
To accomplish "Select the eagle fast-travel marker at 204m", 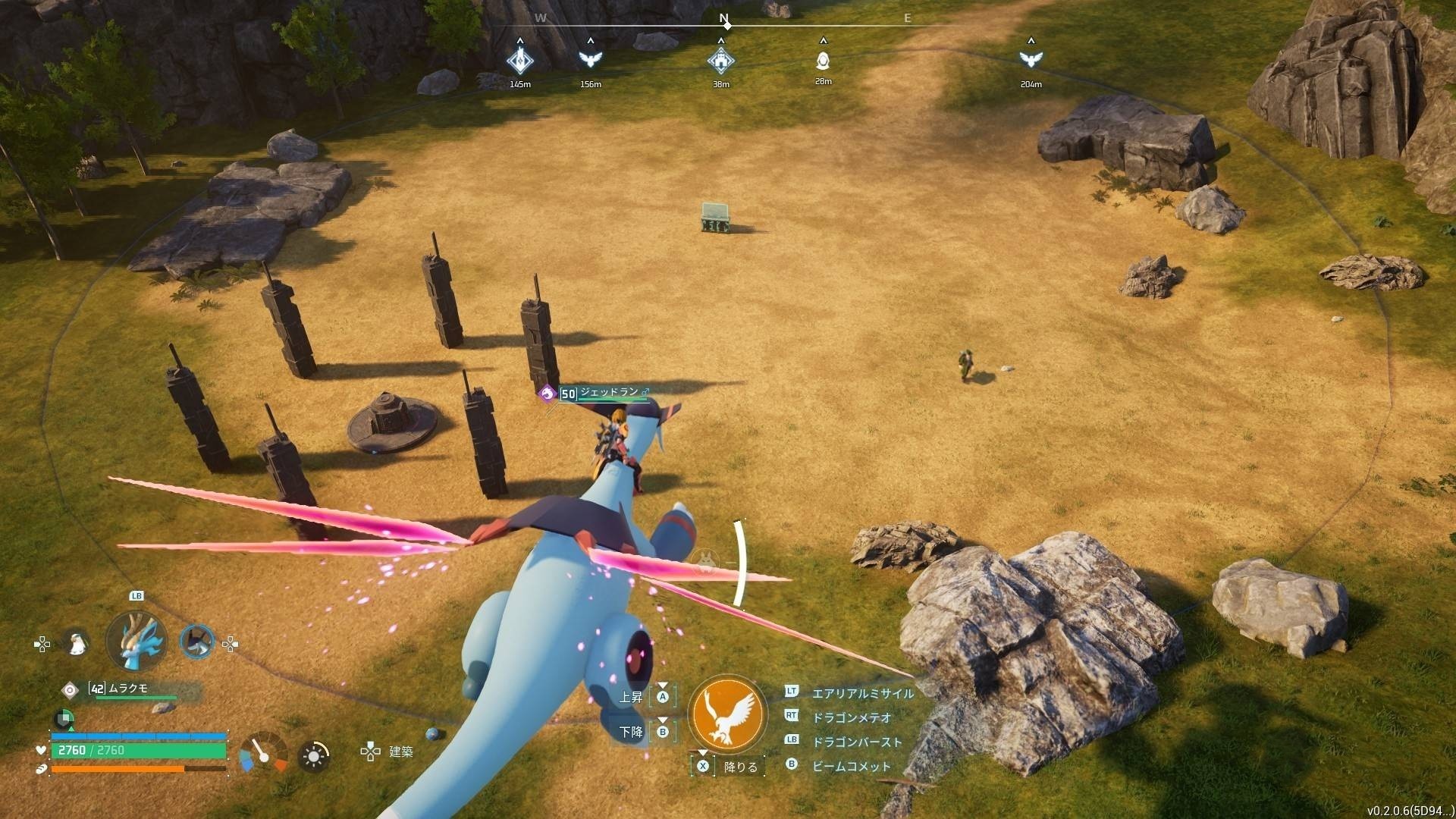I will (x=1030, y=58).
